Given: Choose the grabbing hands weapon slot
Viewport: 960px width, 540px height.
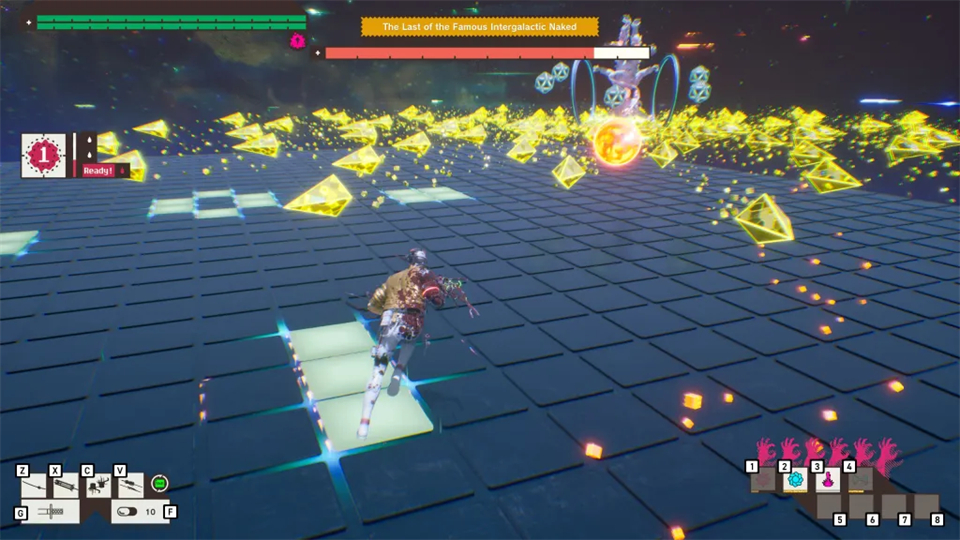Looking at the screenshot, I should click(98, 486).
